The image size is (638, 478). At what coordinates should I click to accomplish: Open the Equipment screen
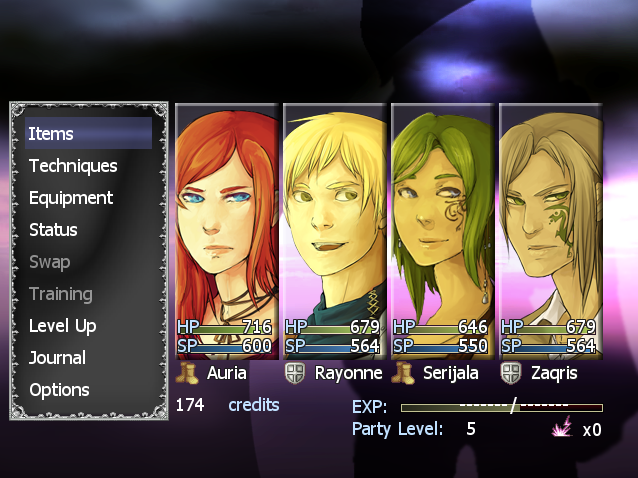(x=71, y=198)
